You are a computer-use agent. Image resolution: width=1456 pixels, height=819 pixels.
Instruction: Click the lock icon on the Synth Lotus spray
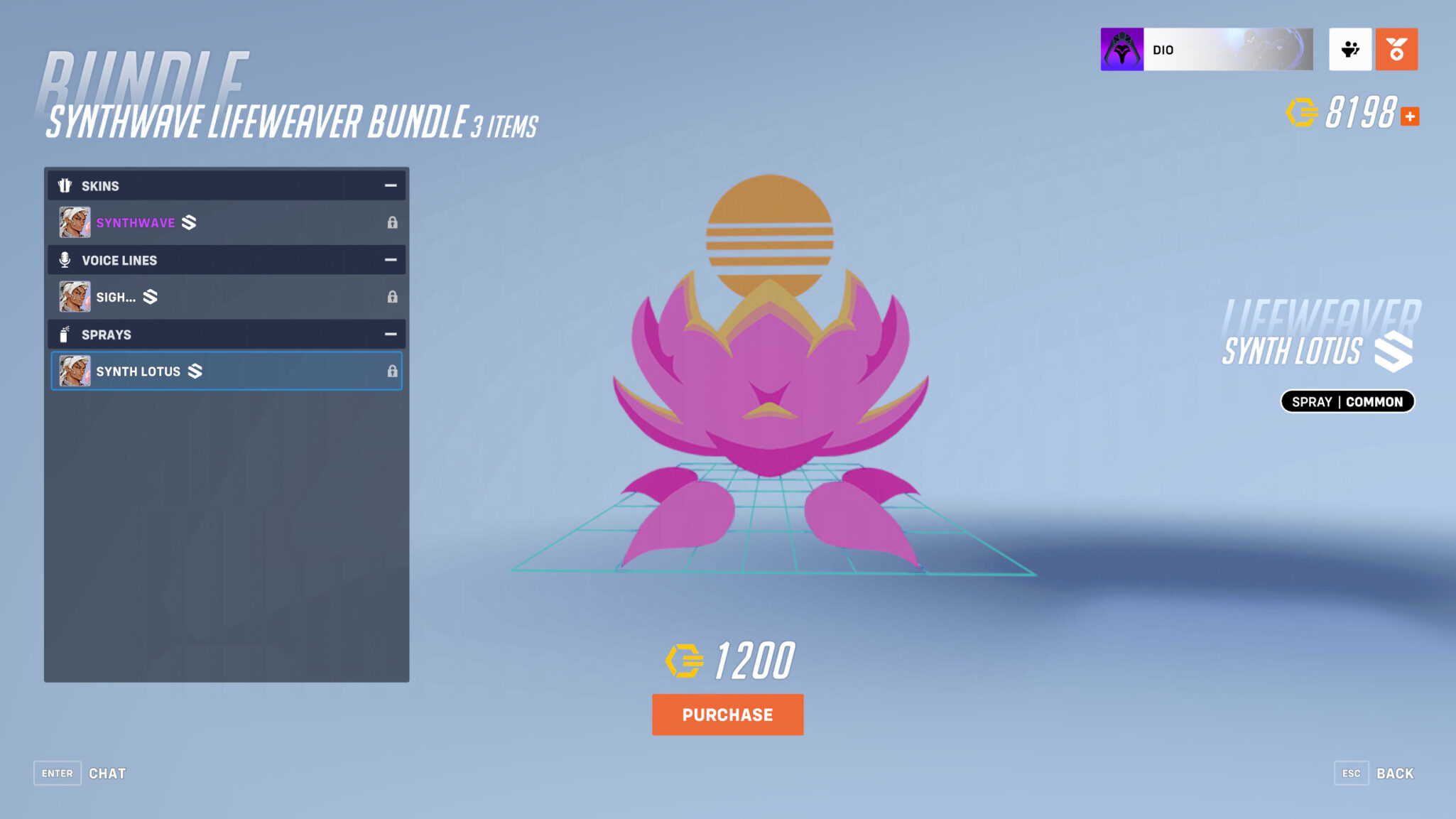coord(393,370)
